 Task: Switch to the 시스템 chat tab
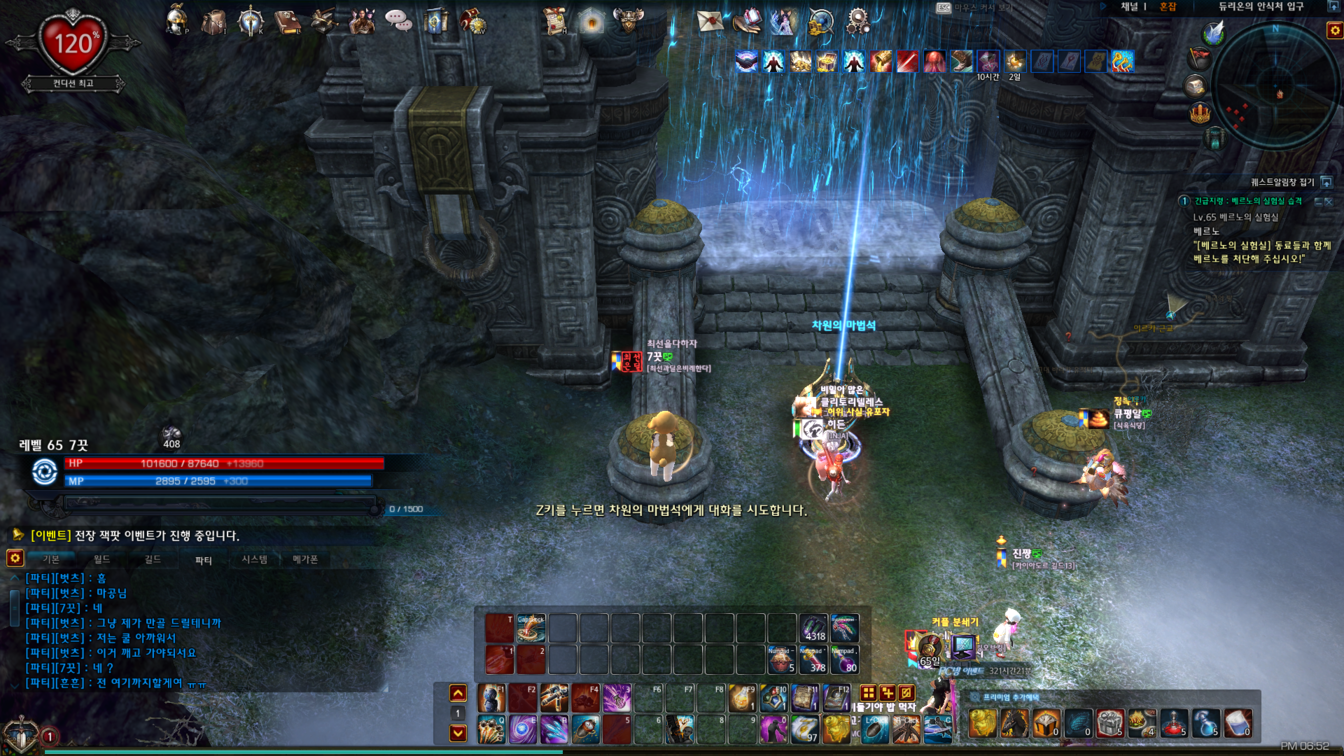[x=254, y=560]
